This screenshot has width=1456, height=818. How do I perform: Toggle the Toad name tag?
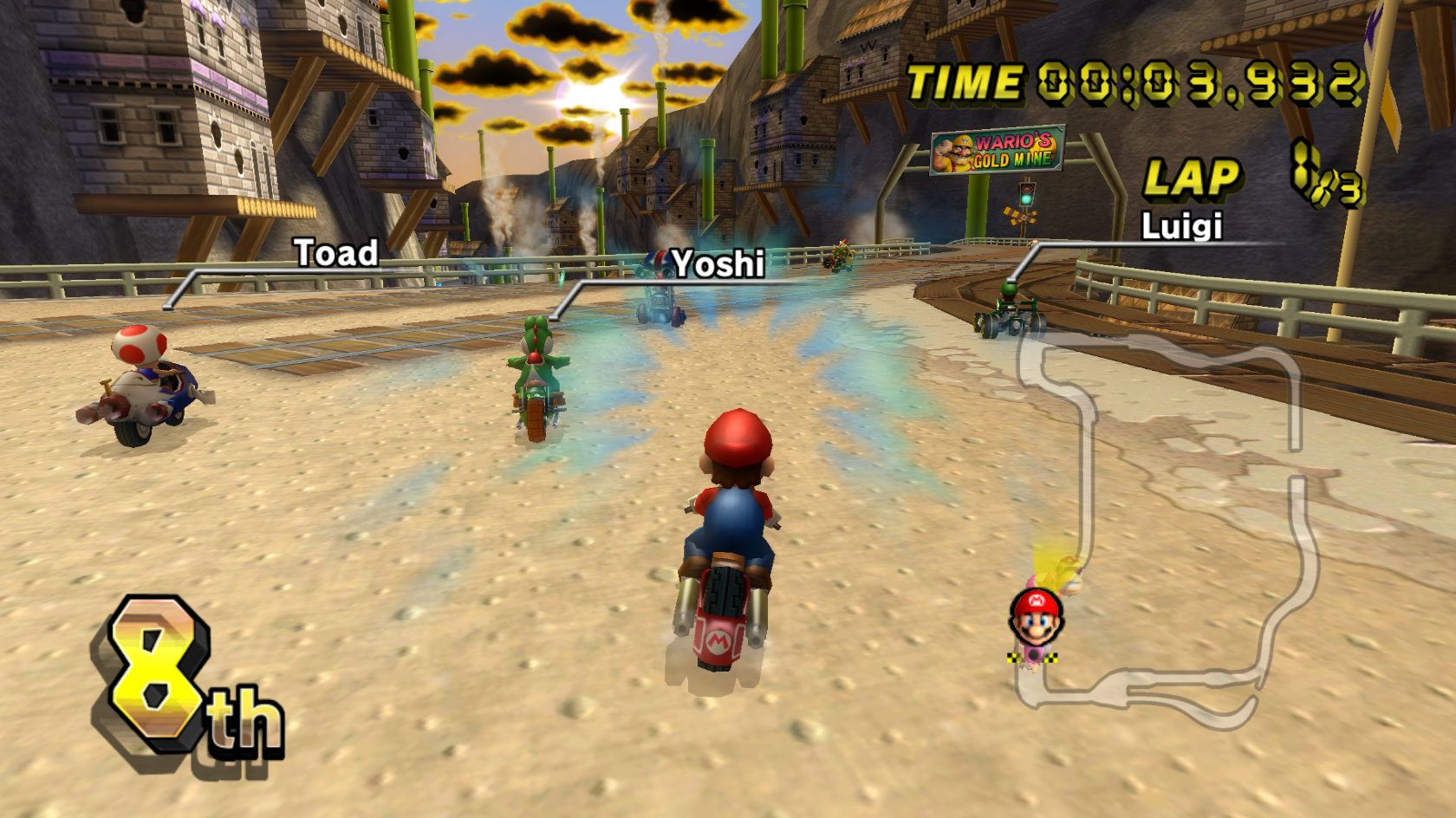click(x=335, y=253)
